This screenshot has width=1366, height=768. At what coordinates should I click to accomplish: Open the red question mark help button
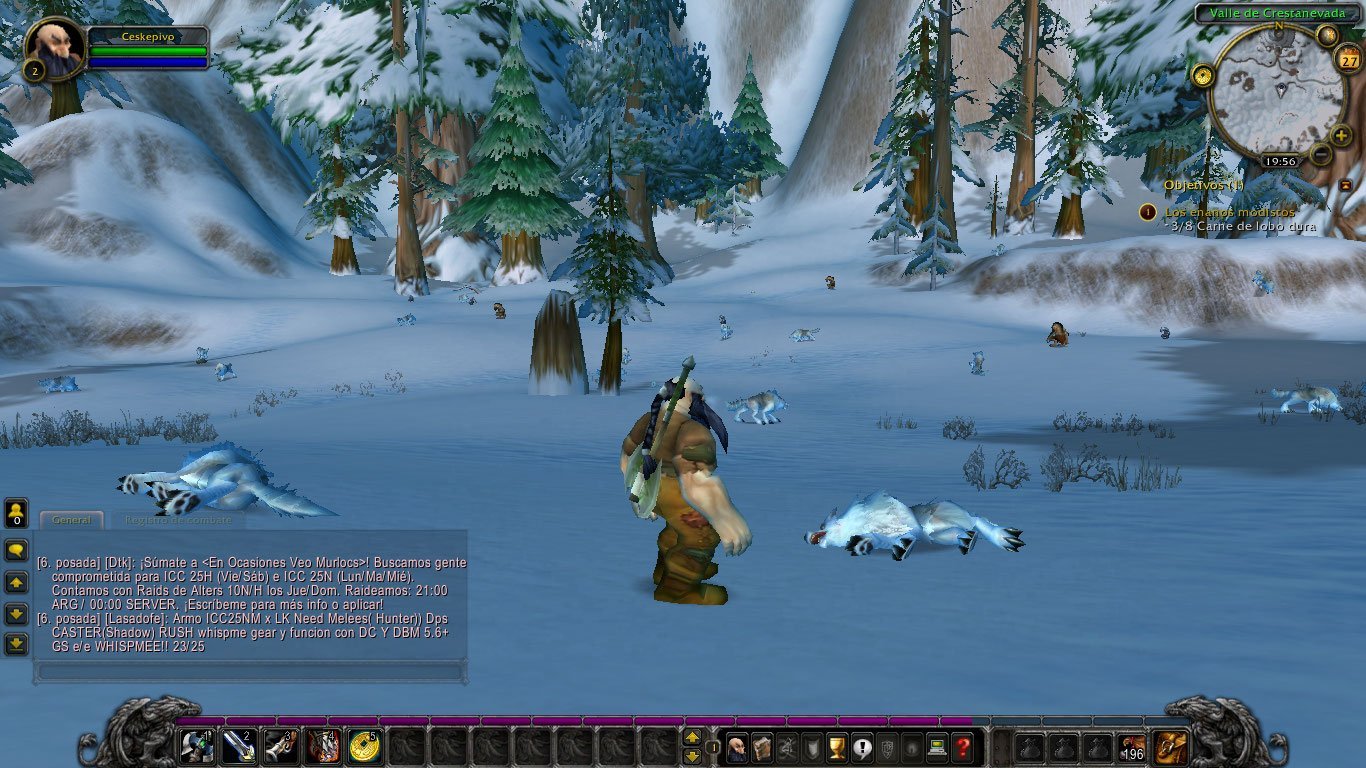coord(962,746)
